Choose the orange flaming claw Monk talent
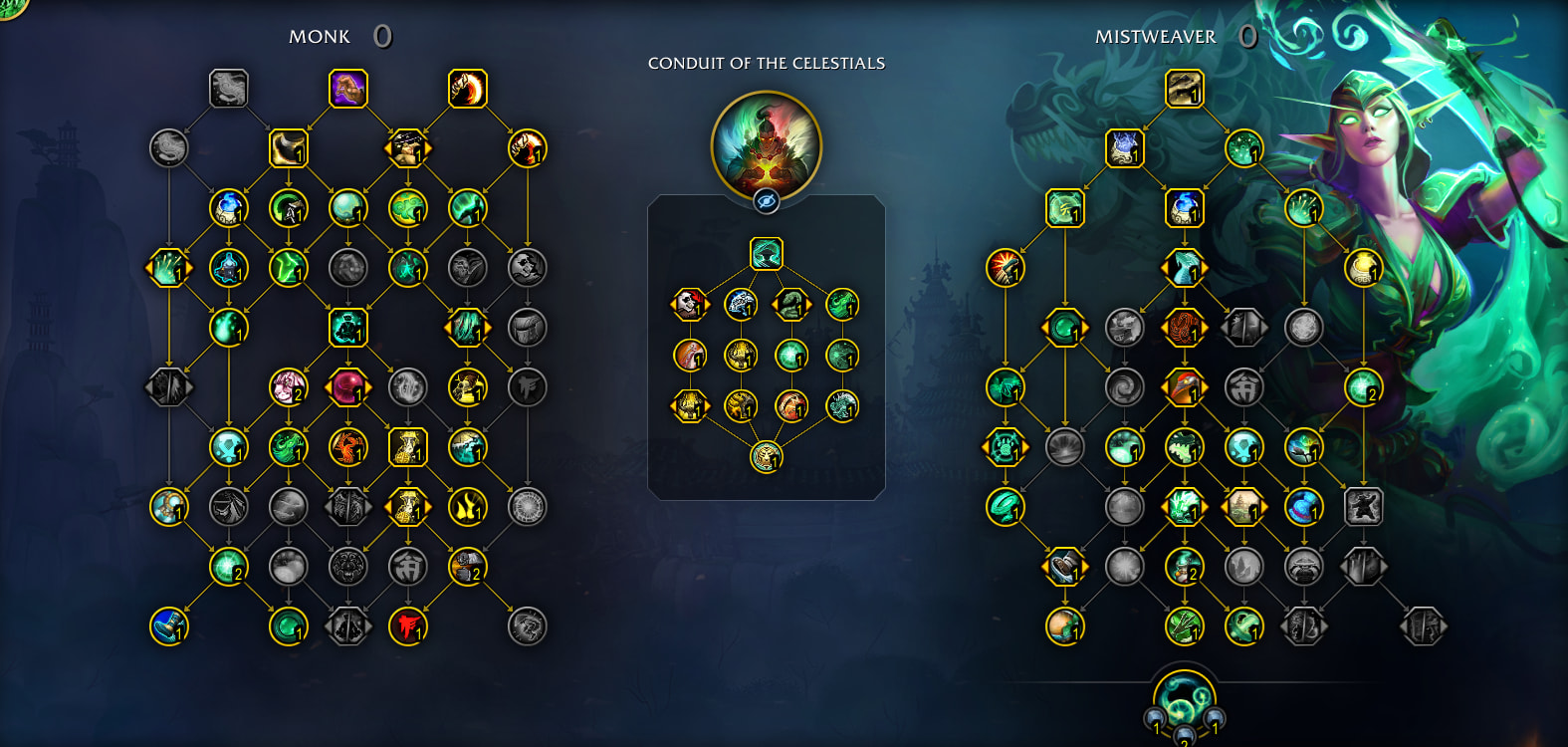 (468, 89)
